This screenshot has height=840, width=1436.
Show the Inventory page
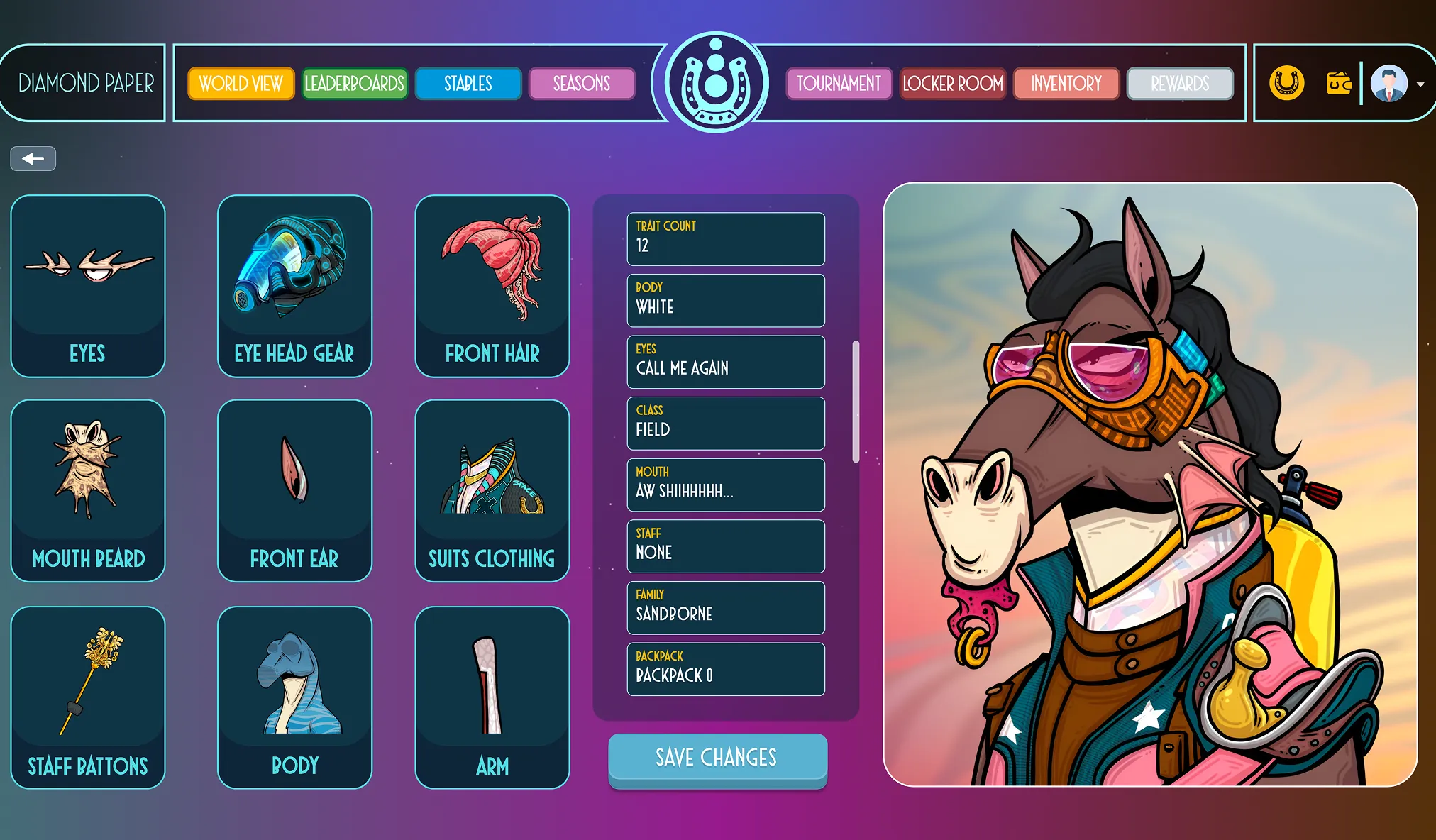click(x=1066, y=84)
